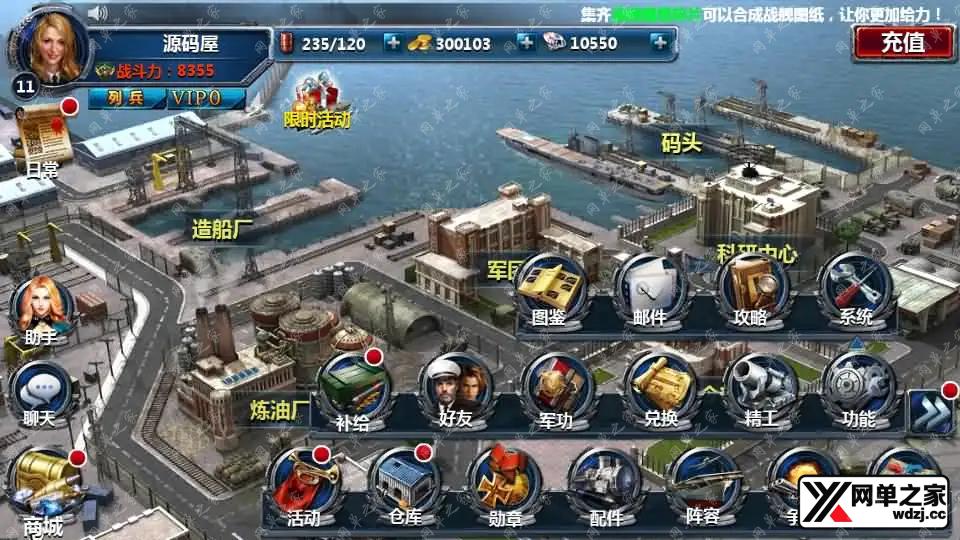Show the 好友 friends list
This screenshot has width=960, height=540.
(455, 389)
